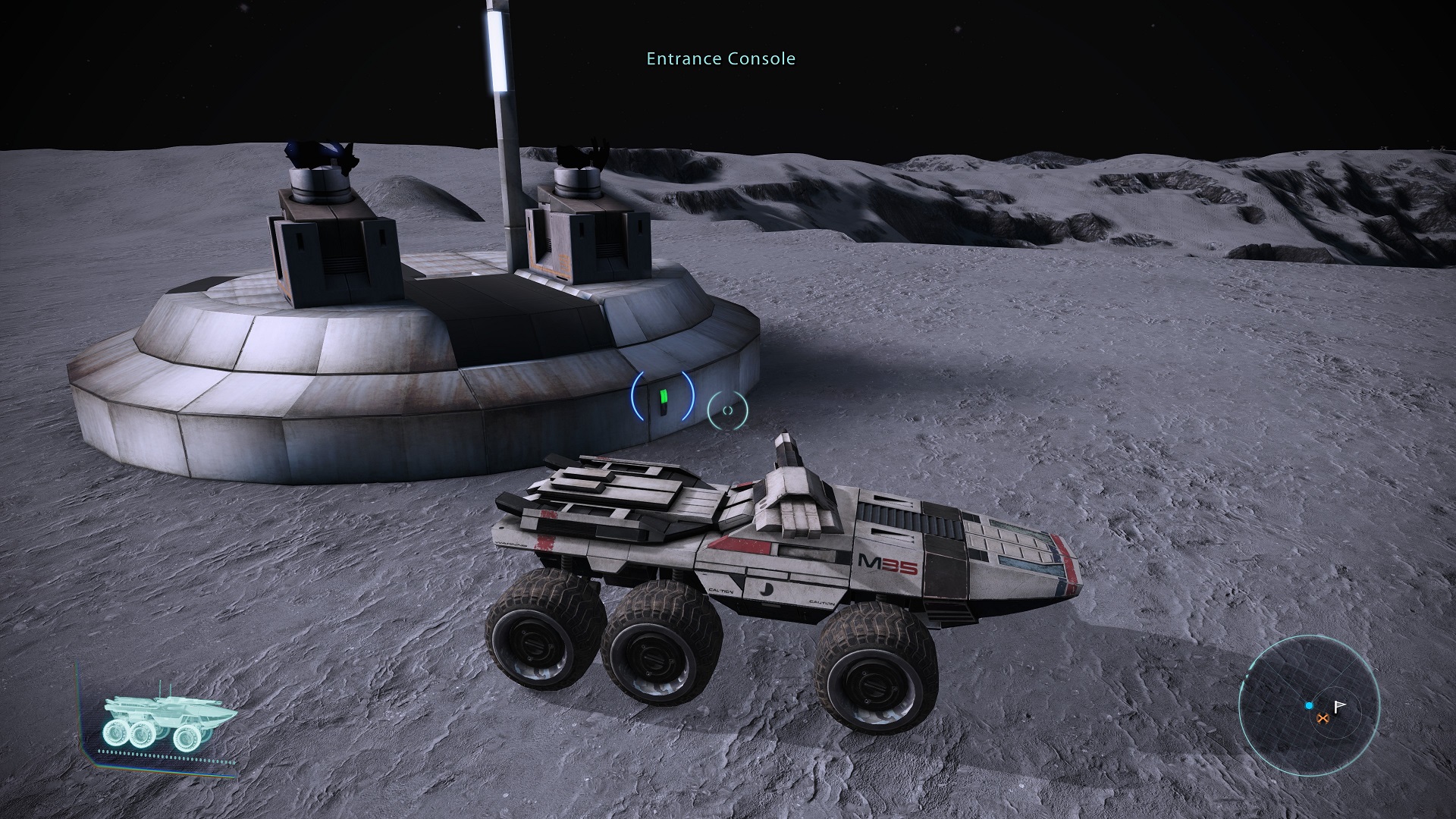Select the orange X objective marker

pyautogui.click(x=1323, y=719)
